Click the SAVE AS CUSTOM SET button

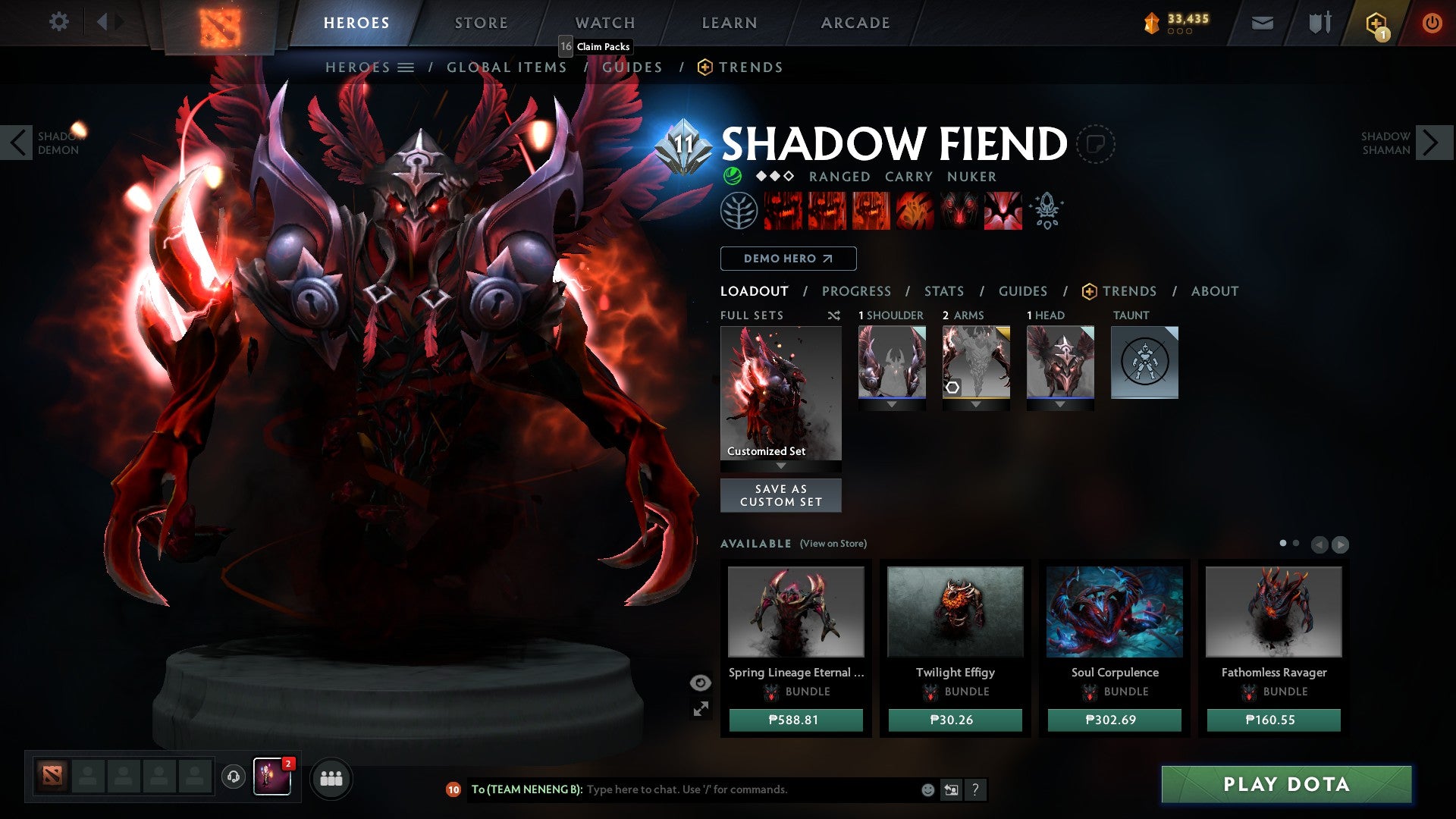coord(780,495)
